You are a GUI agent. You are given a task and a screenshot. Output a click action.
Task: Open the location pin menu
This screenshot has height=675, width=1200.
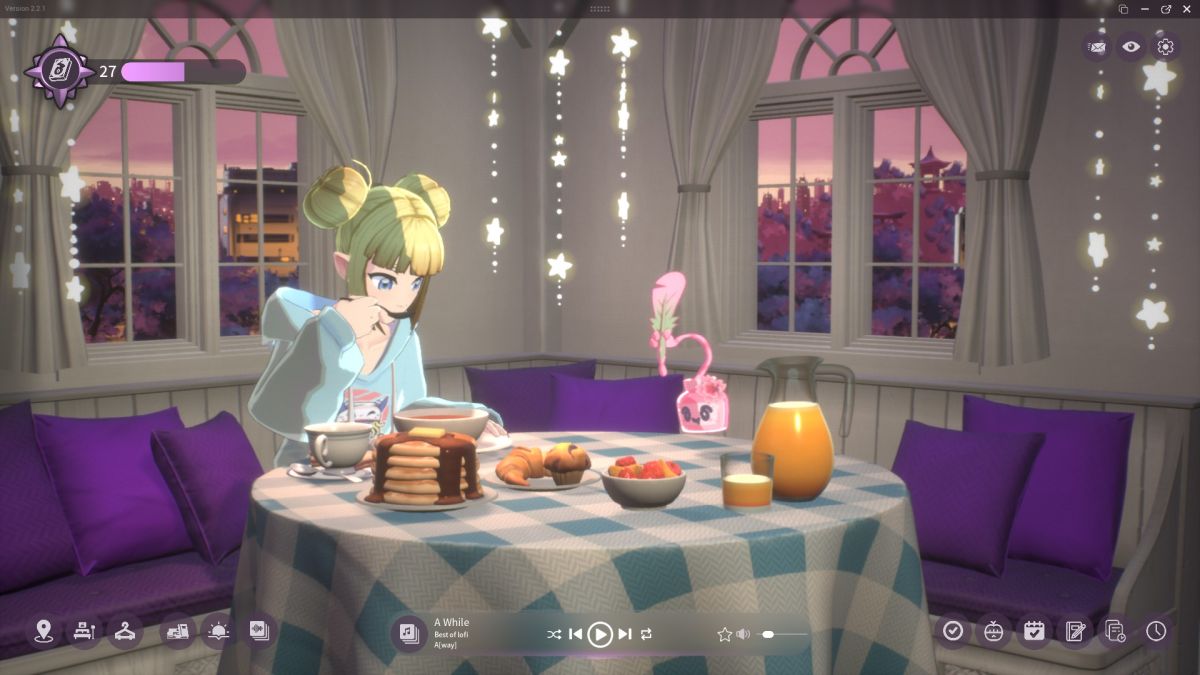click(42, 631)
